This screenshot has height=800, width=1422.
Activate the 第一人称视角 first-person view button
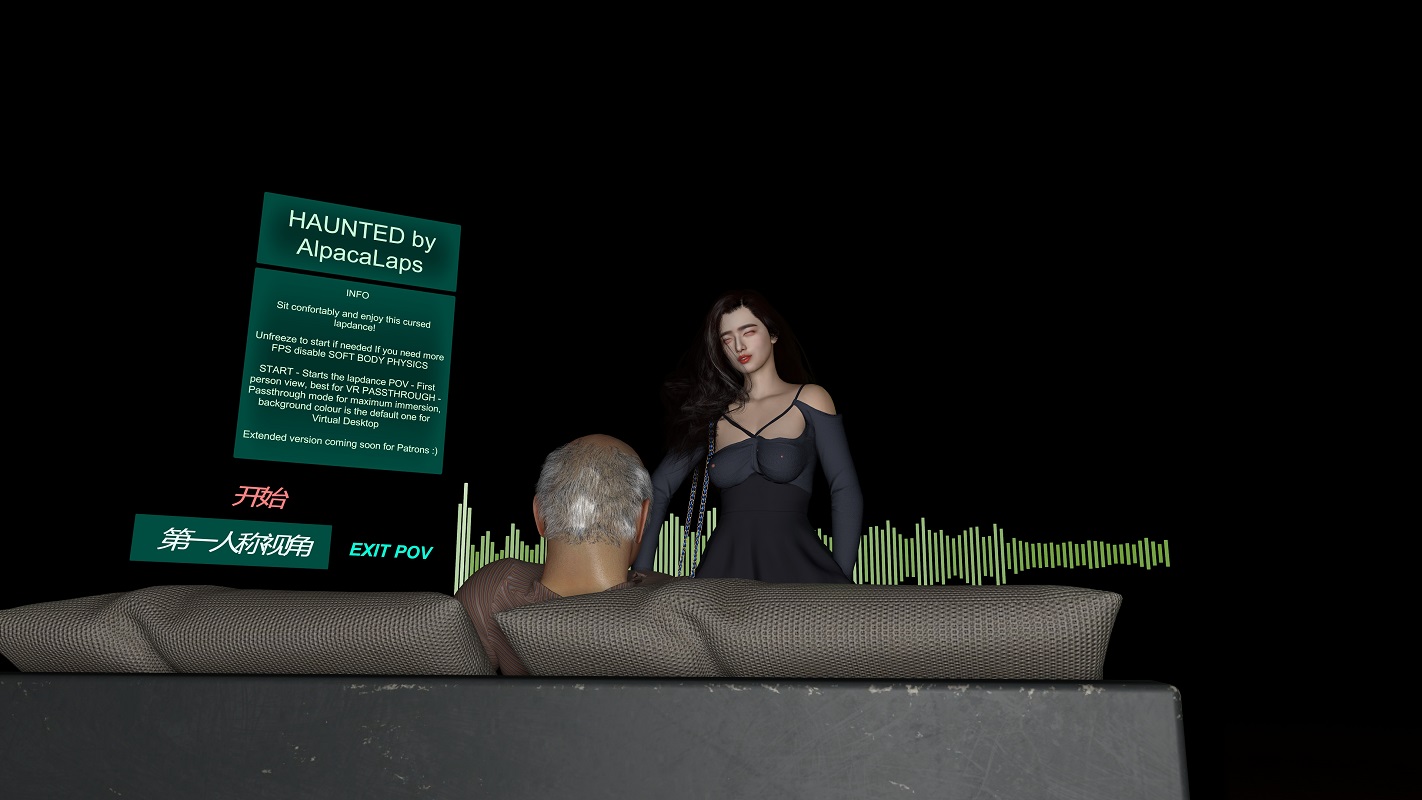click(x=231, y=542)
